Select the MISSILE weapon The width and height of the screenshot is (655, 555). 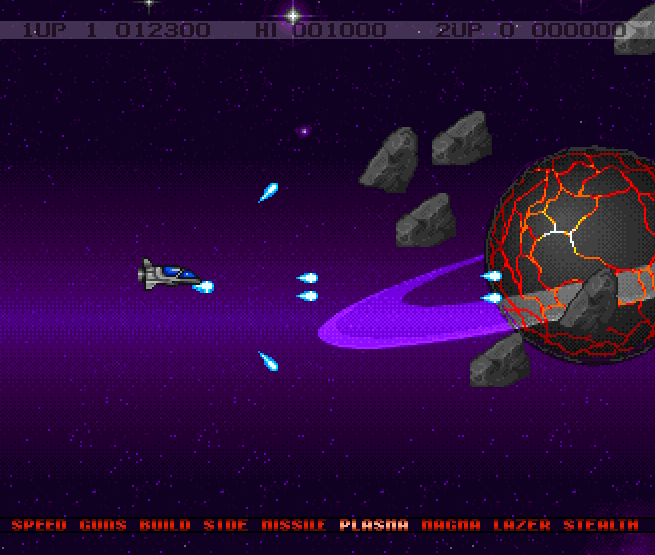(x=293, y=525)
